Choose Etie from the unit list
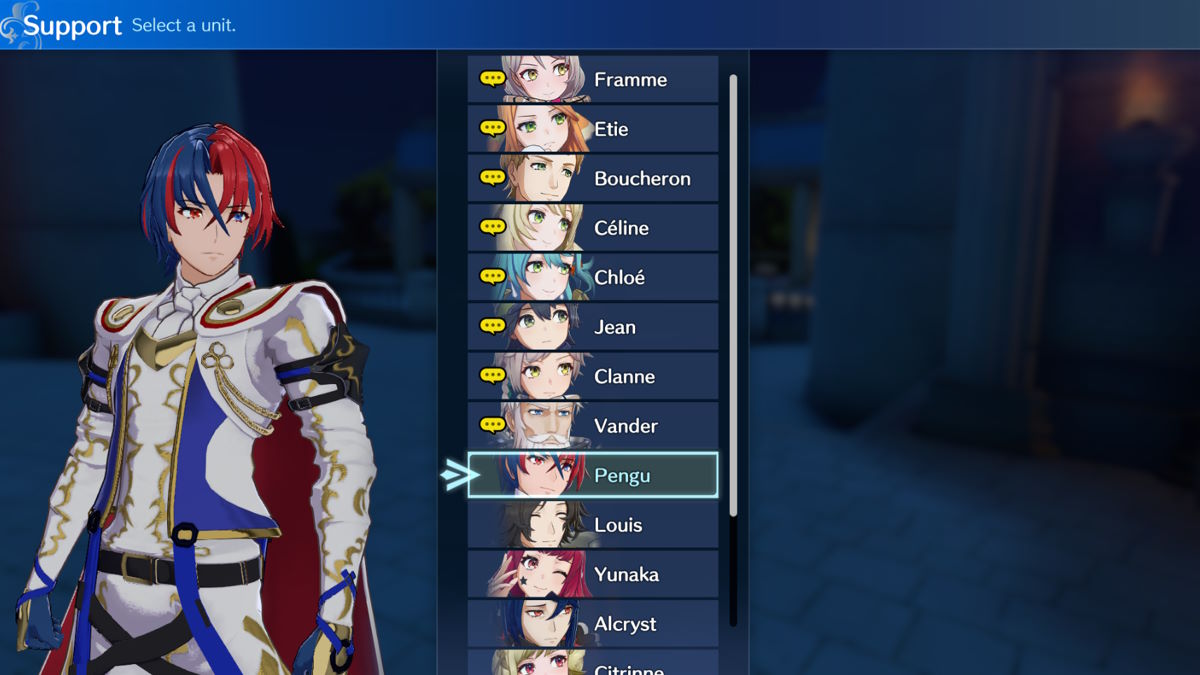 coord(593,129)
